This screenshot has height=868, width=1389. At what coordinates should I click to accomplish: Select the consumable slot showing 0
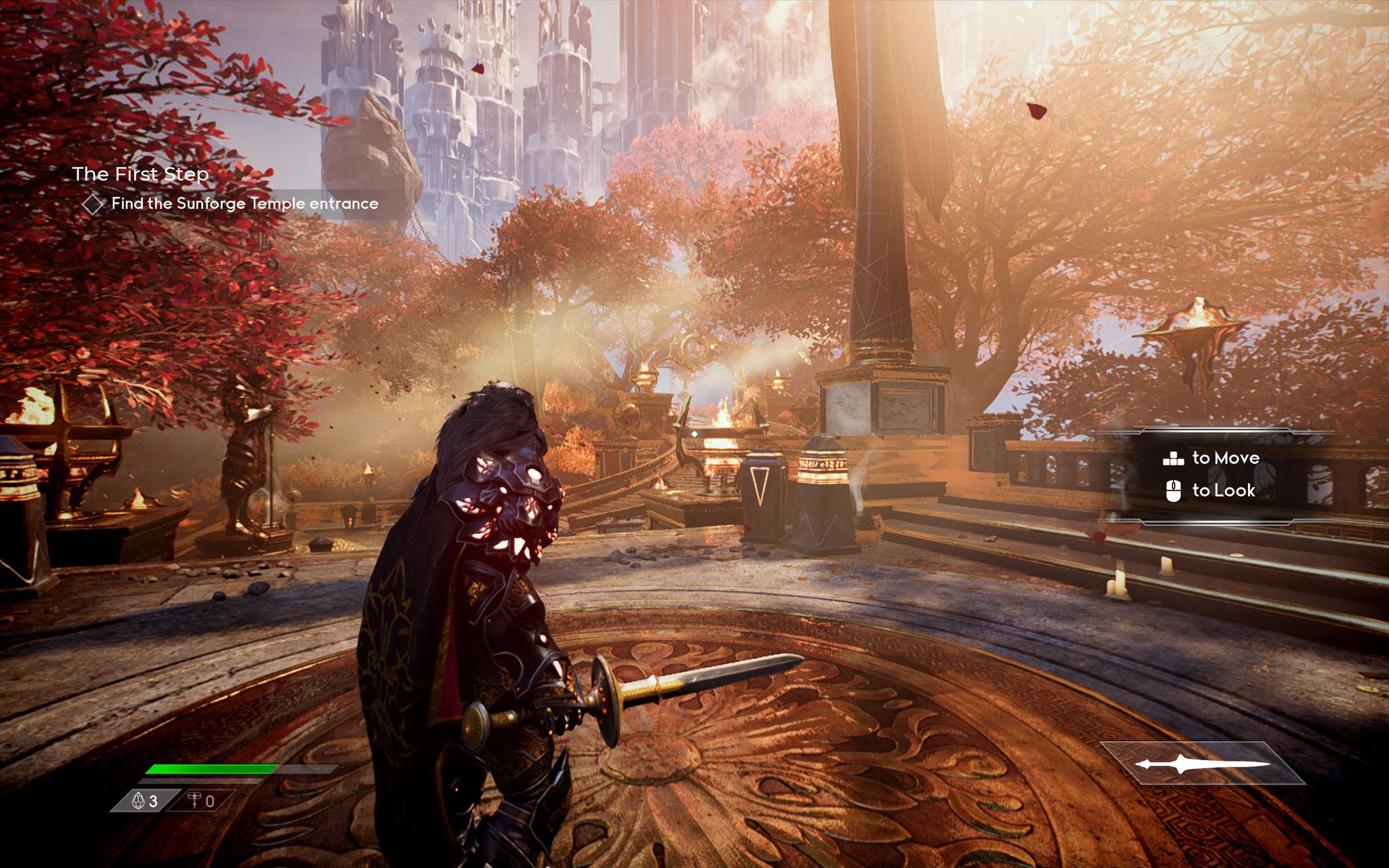(x=201, y=801)
